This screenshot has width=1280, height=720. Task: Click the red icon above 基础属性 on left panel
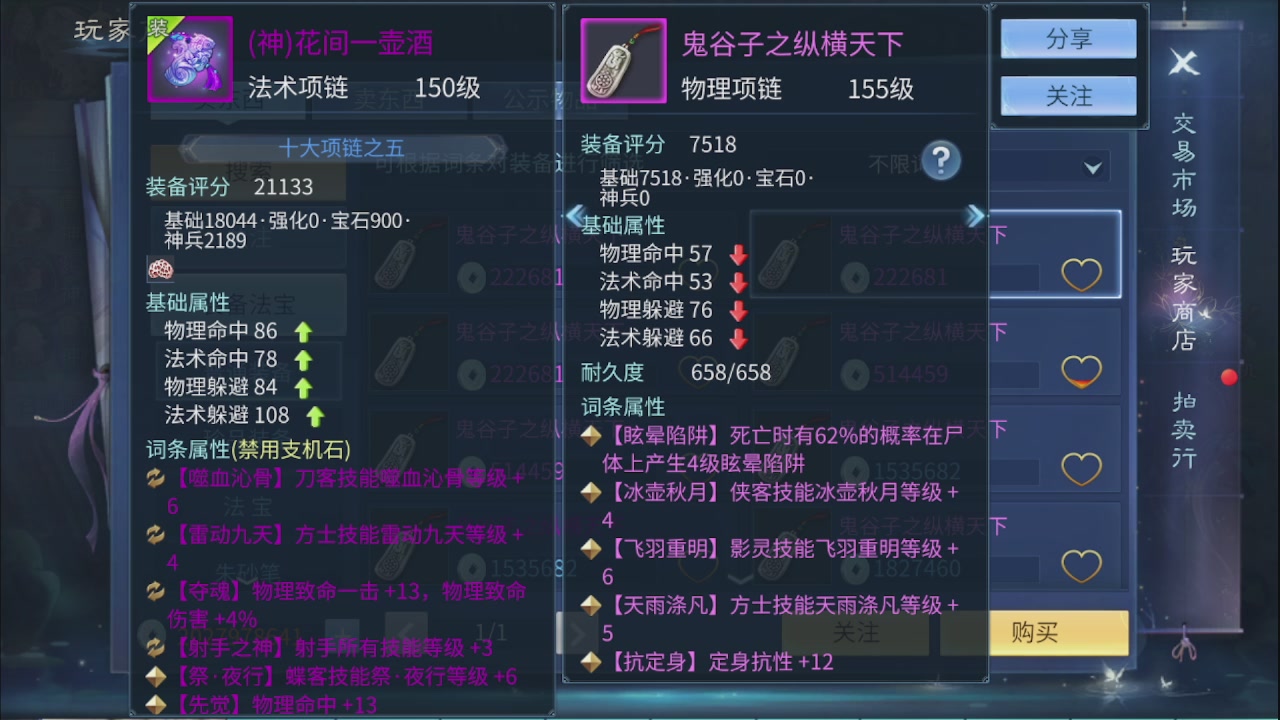pos(161,270)
